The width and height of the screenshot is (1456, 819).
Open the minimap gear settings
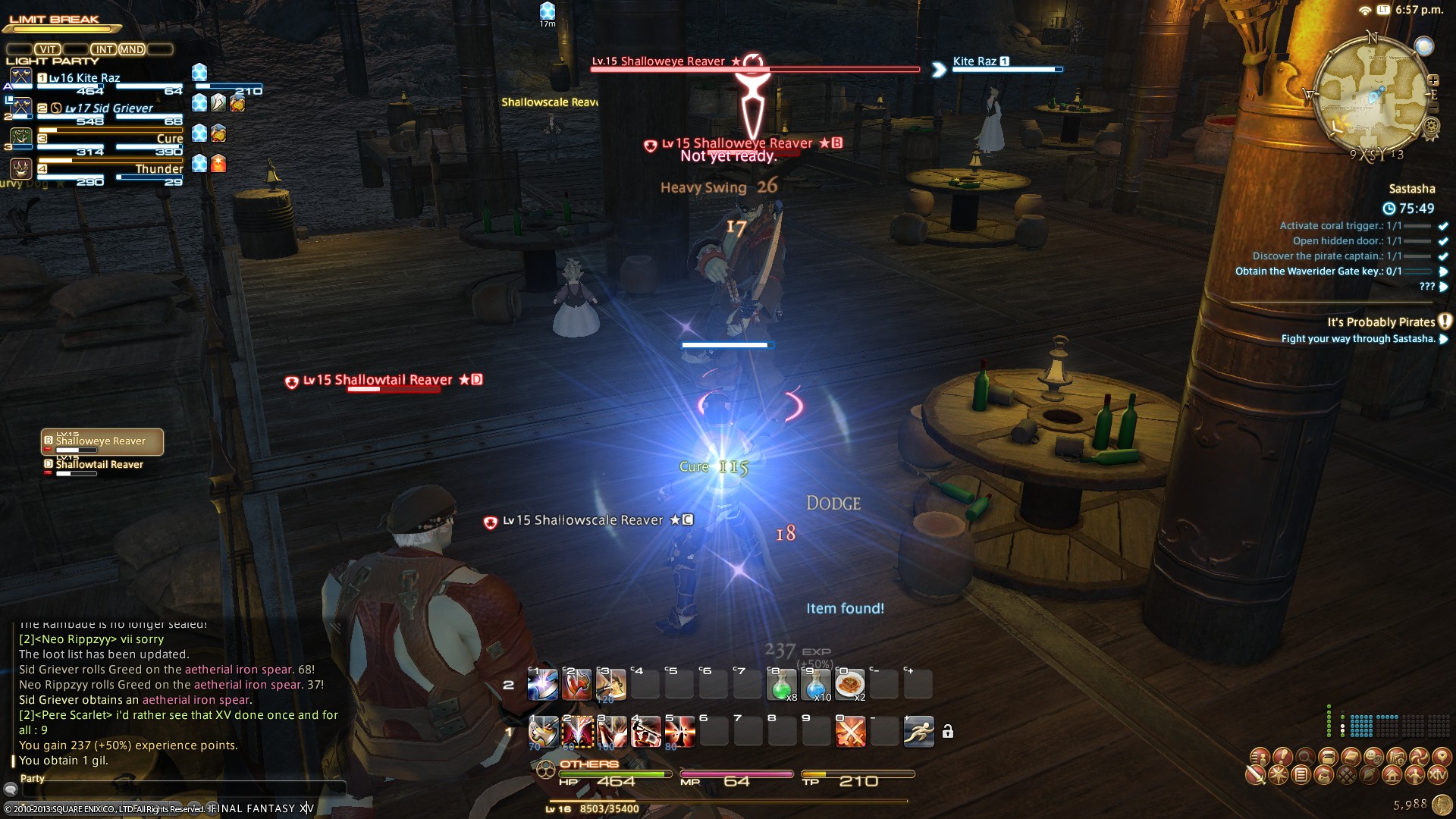(1432, 126)
